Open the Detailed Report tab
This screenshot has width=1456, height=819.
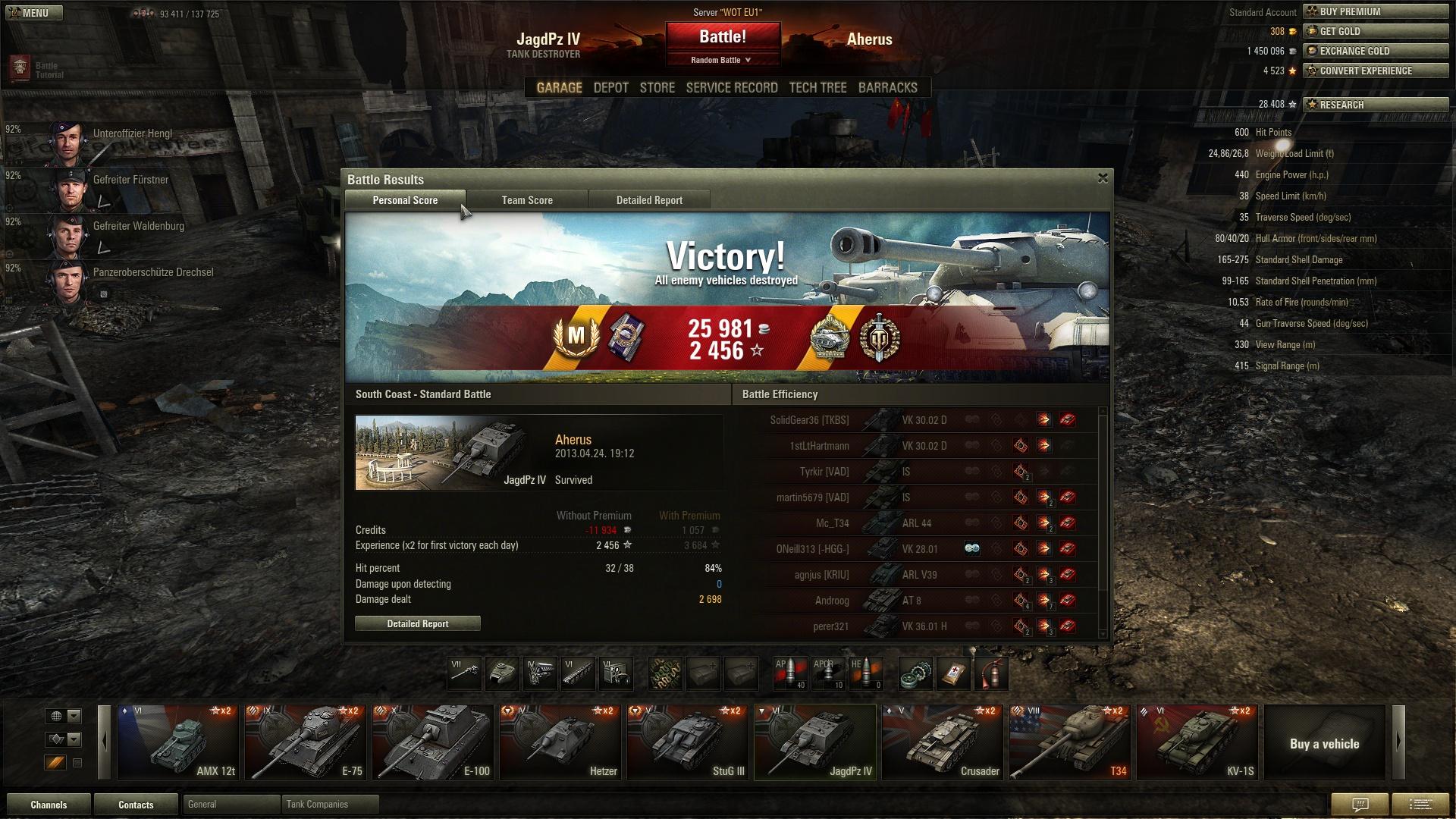tap(649, 200)
